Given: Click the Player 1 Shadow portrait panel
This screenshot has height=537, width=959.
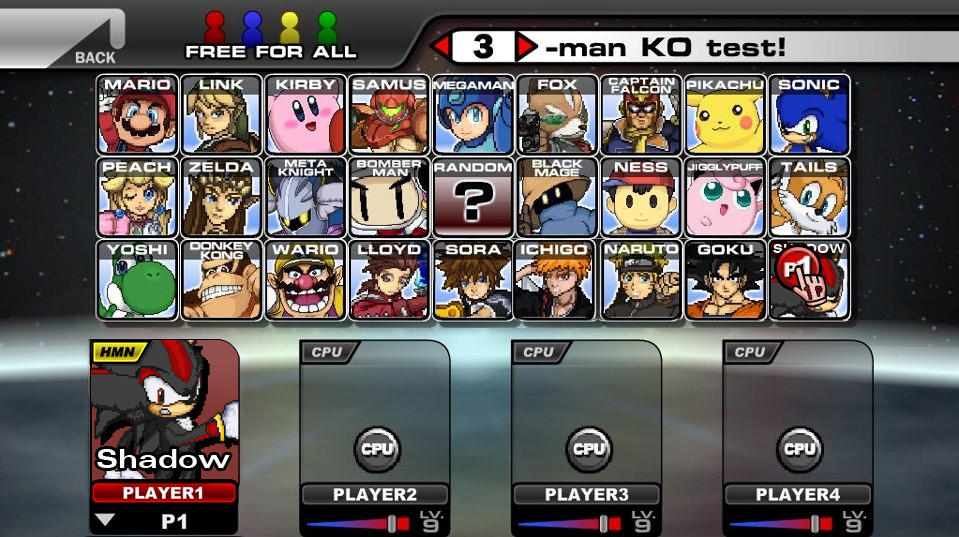Looking at the screenshot, I should (x=164, y=410).
